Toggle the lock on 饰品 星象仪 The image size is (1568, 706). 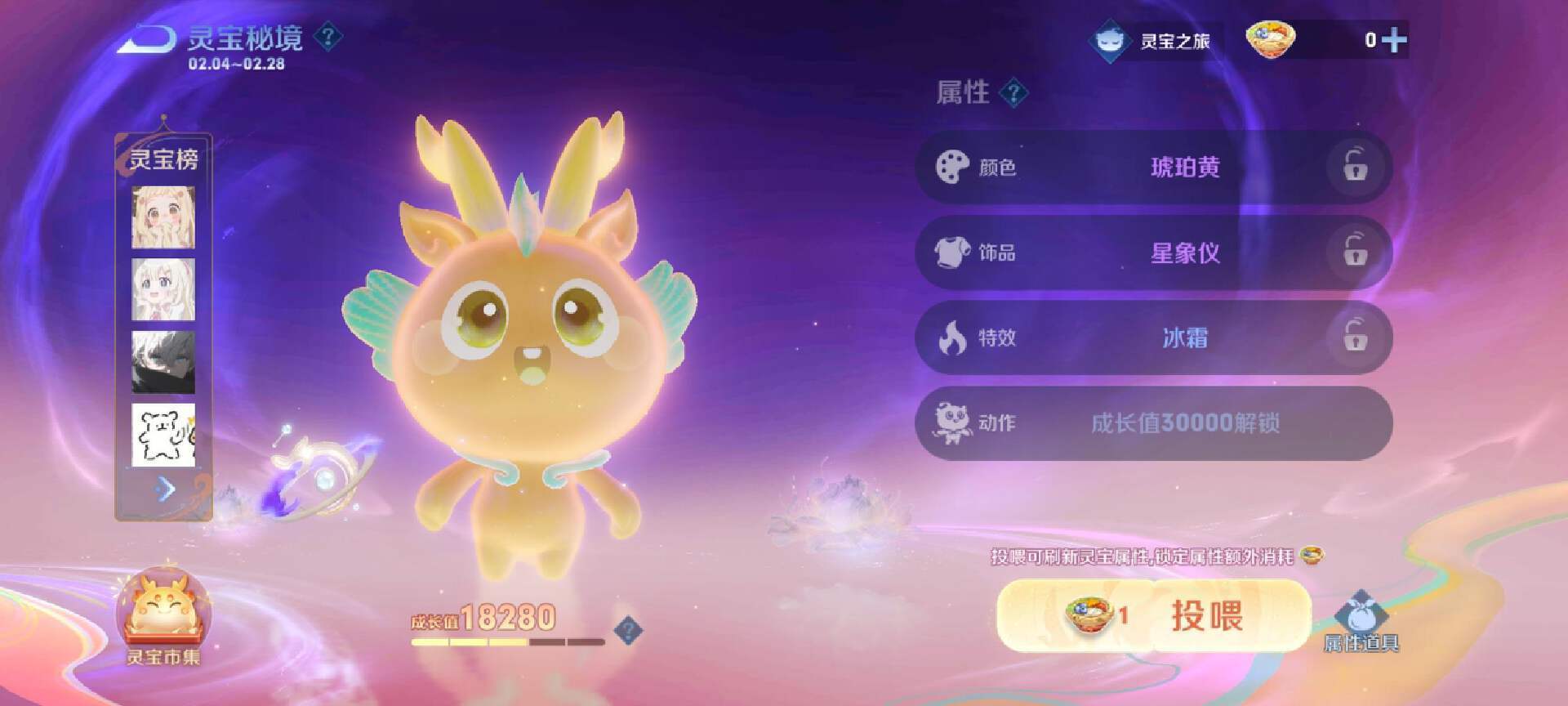pyautogui.click(x=1355, y=252)
